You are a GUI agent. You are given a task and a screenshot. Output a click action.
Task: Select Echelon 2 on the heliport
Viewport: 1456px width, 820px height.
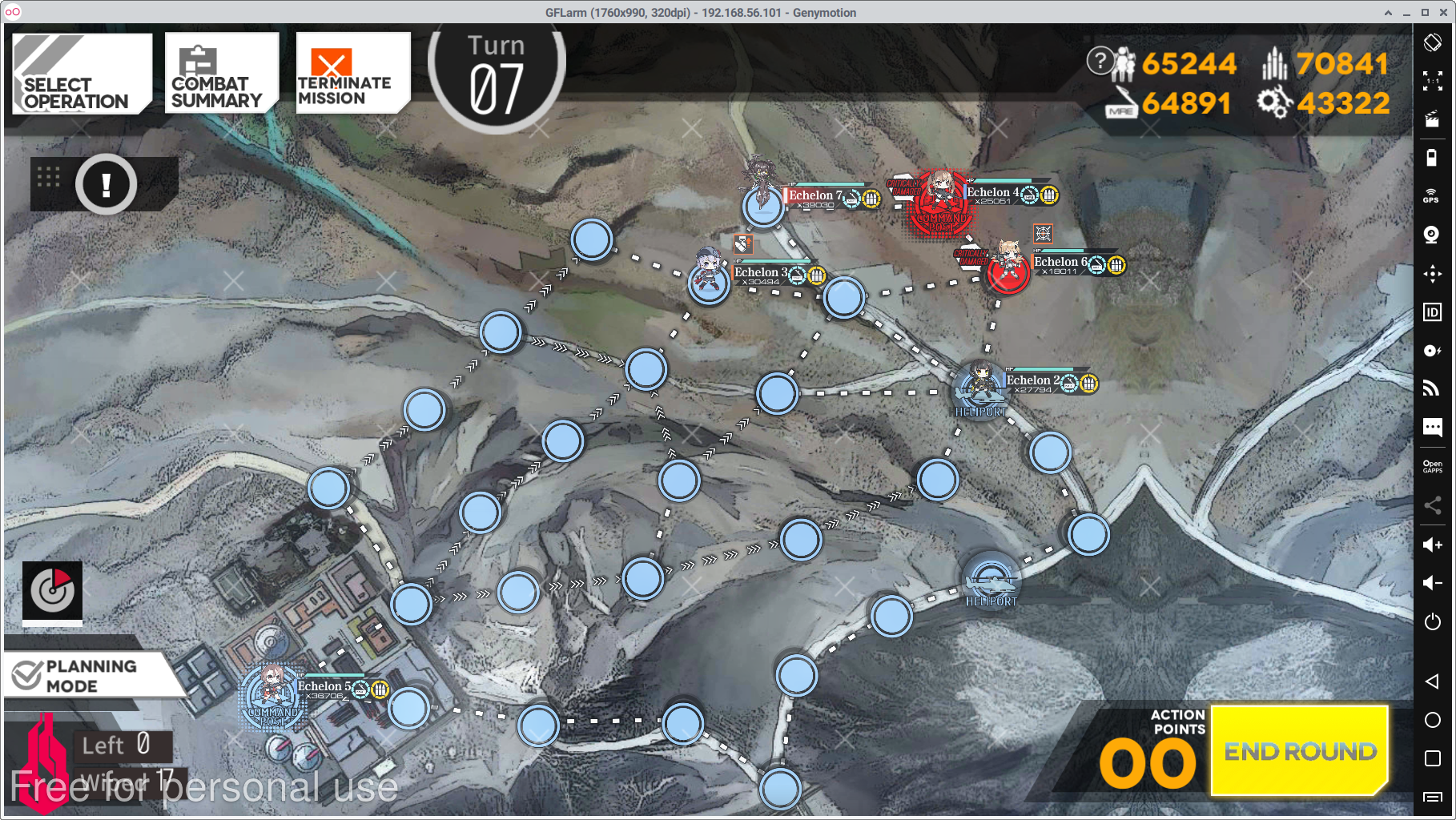pyautogui.click(x=980, y=386)
